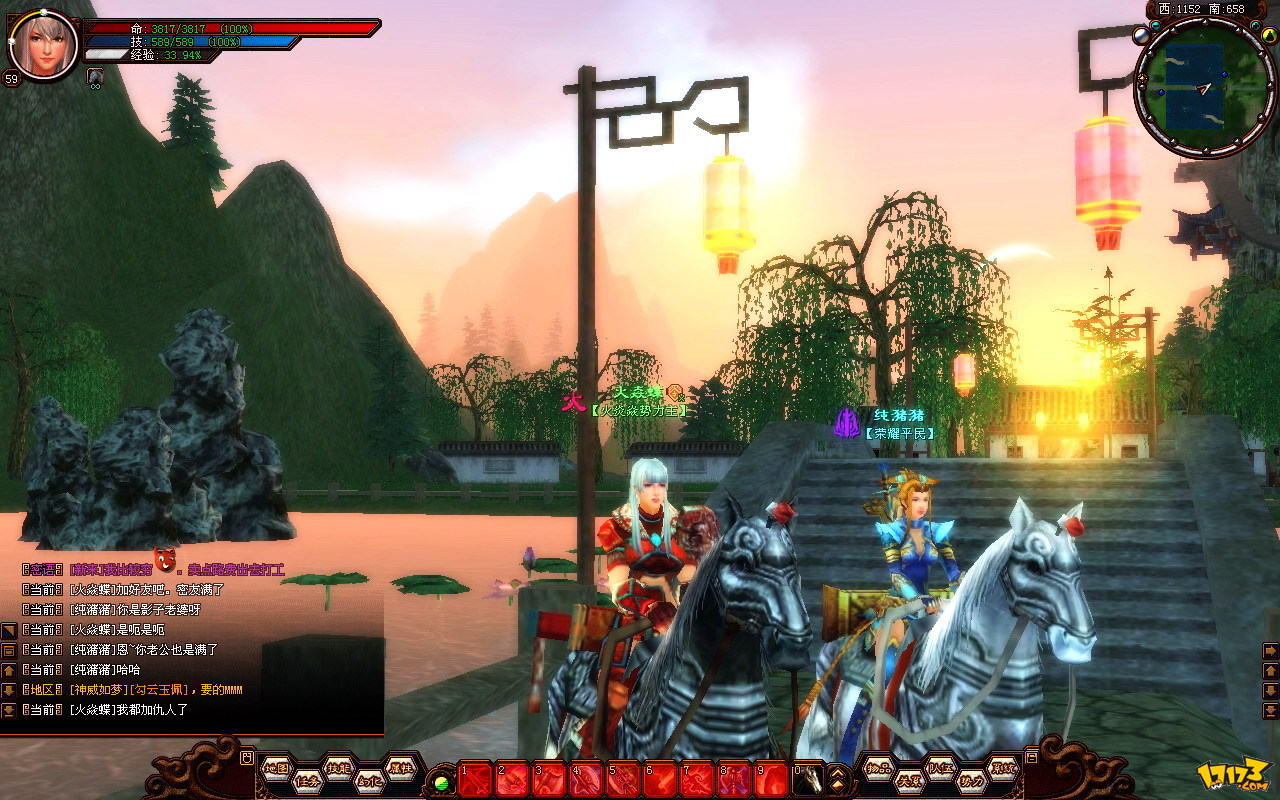Select the horse mount icon in slot 0
1280x800 pixels.
808,779
